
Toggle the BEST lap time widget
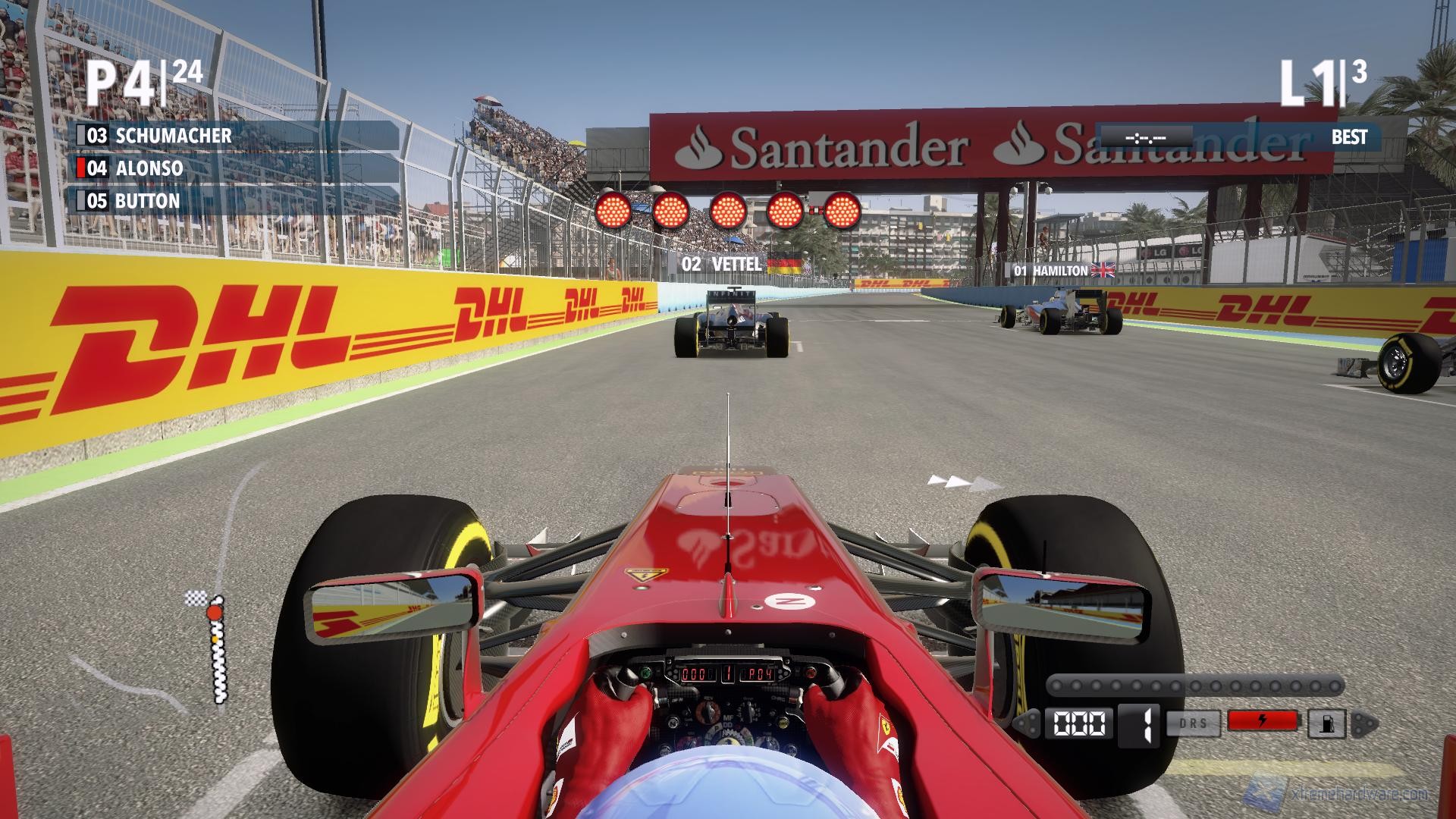coord(1350,137)
